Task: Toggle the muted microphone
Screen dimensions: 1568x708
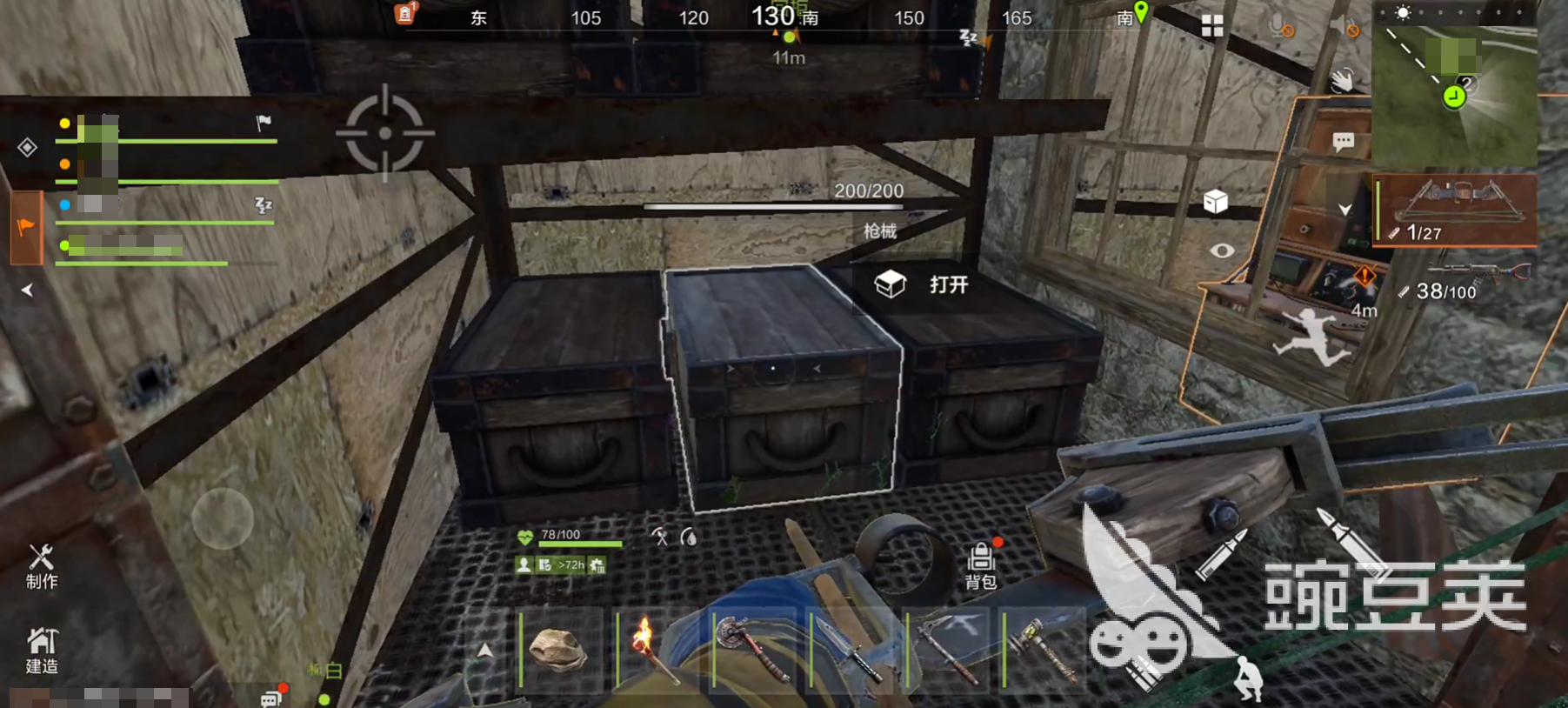Action: click(x=1282, y=28)
